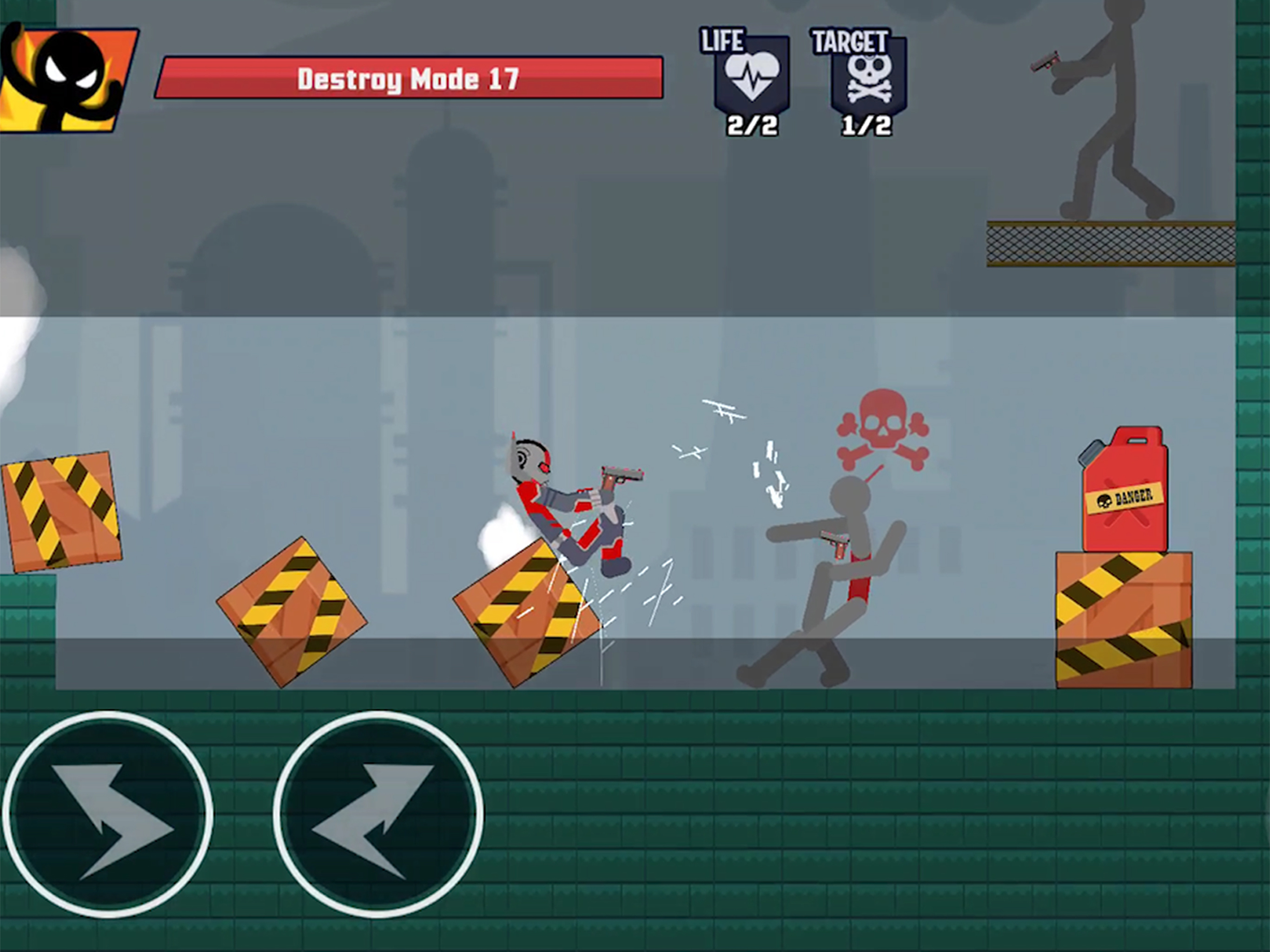The image size is (1270, 952).
Task: Tap the left-pointing zigzag arrow control
Action: [x=378, y=814]
